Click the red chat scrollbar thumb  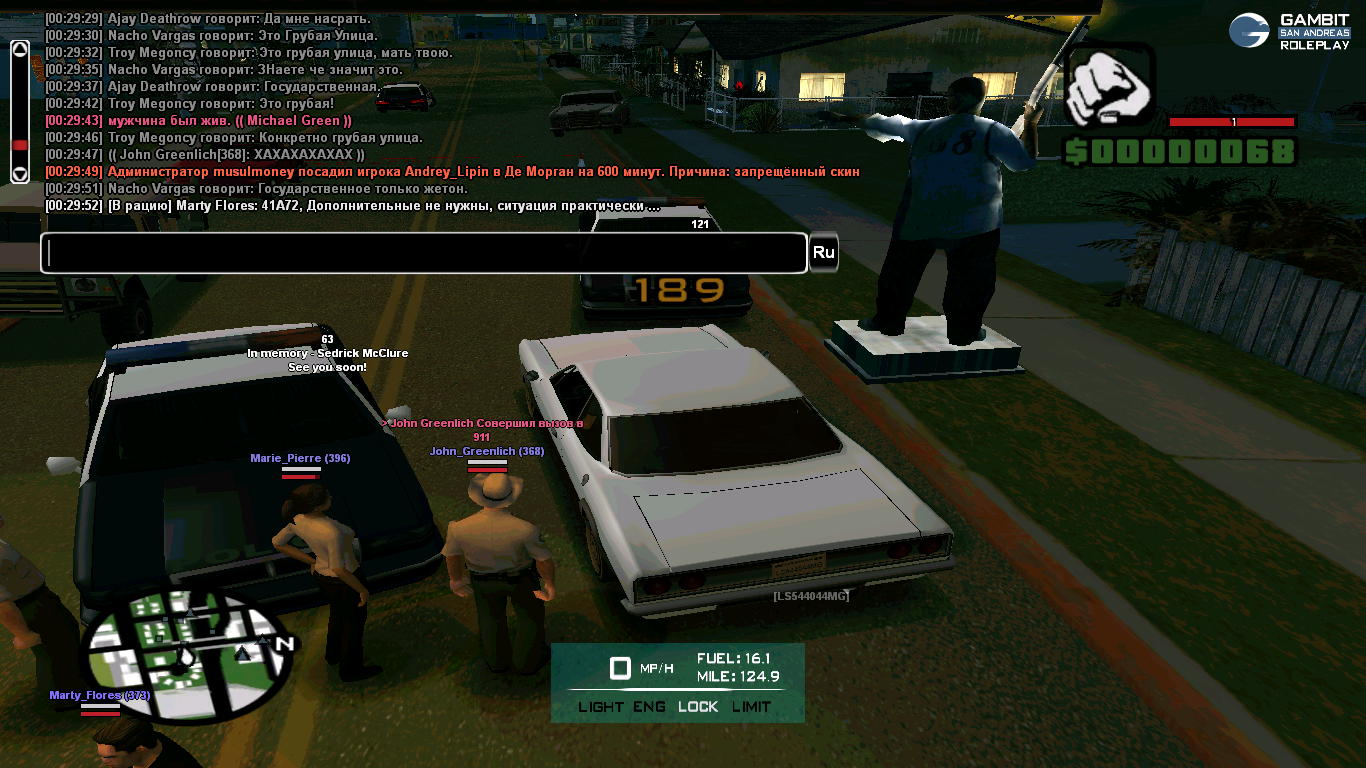tap(19, 146)
